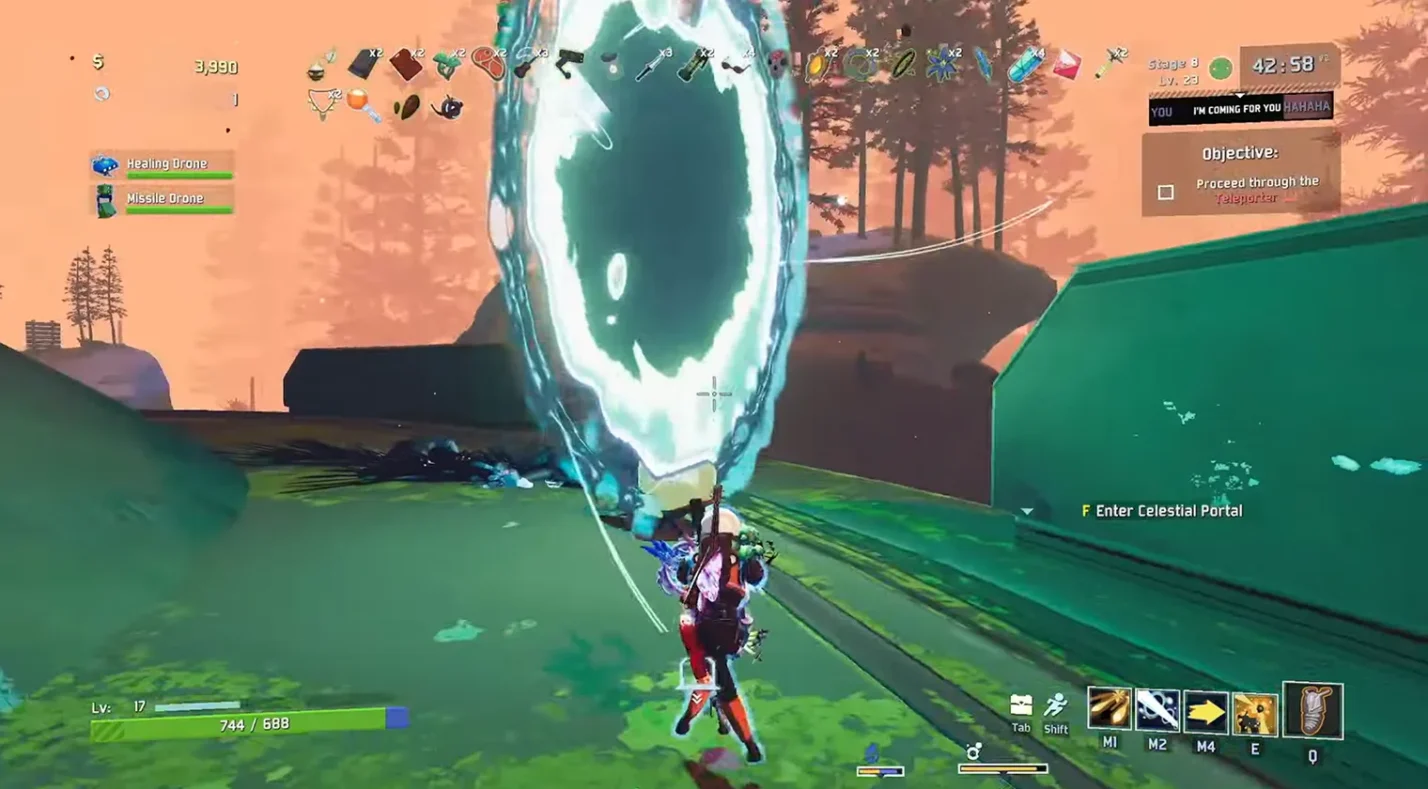1428x789 pixels.
Task: Select the Healing Drone ally entry
Action: 163,165
